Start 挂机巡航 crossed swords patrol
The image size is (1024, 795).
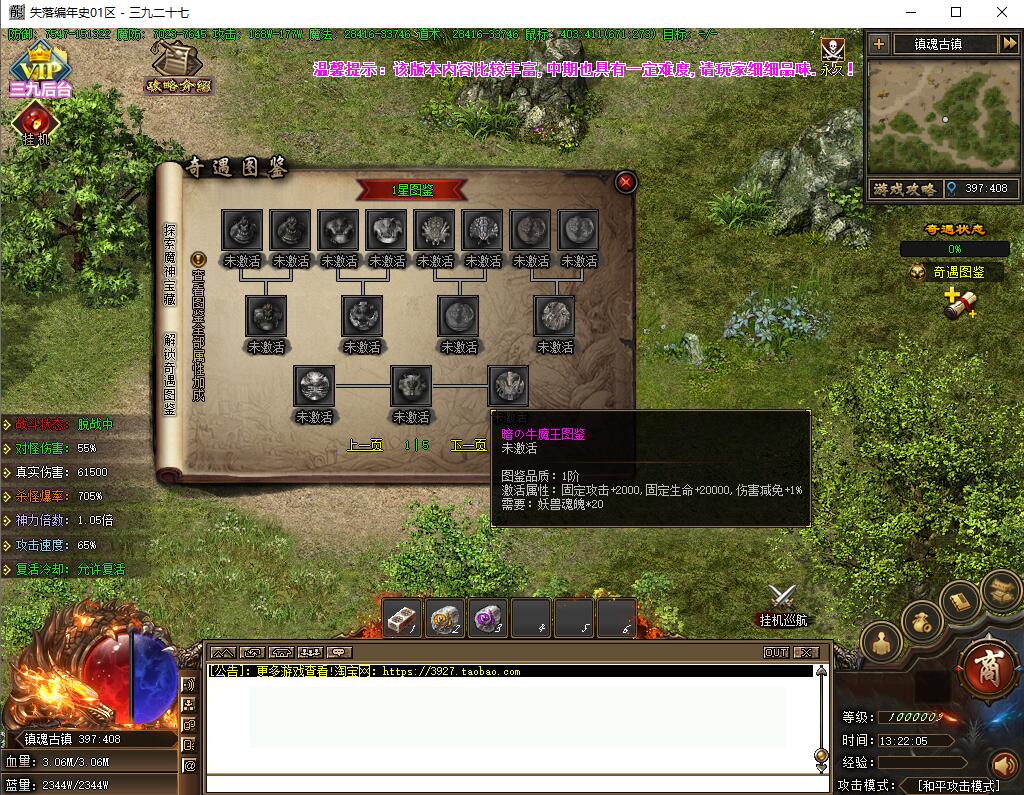pyautogui.click(x=782, y=603)
